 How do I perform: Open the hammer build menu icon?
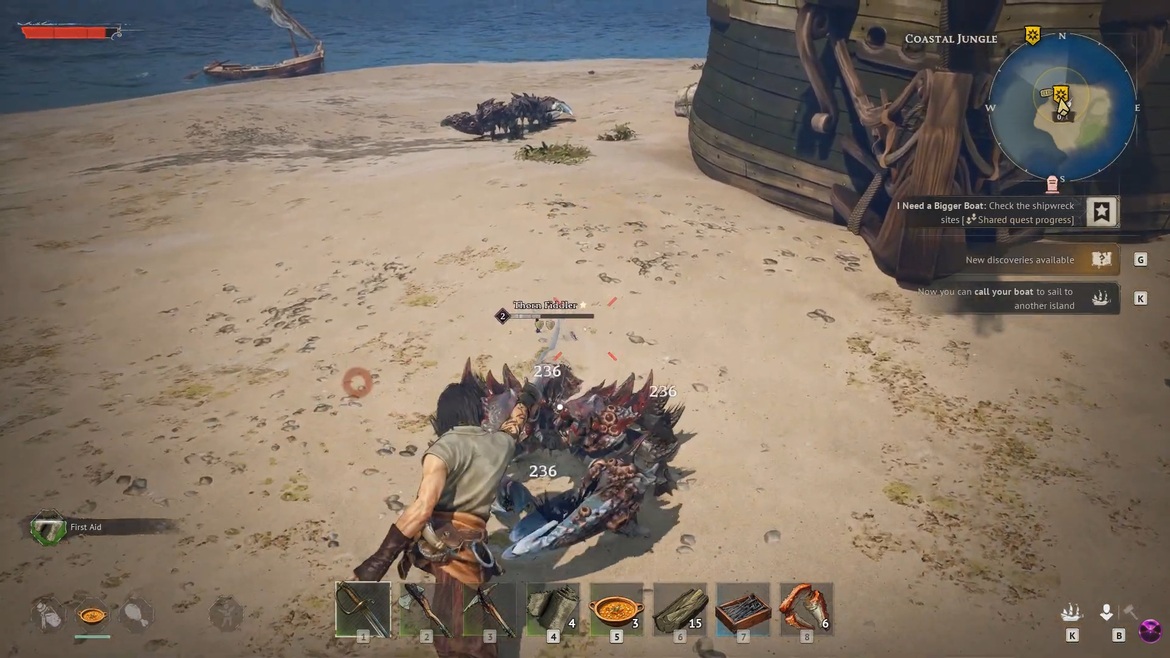point(1130,612)
